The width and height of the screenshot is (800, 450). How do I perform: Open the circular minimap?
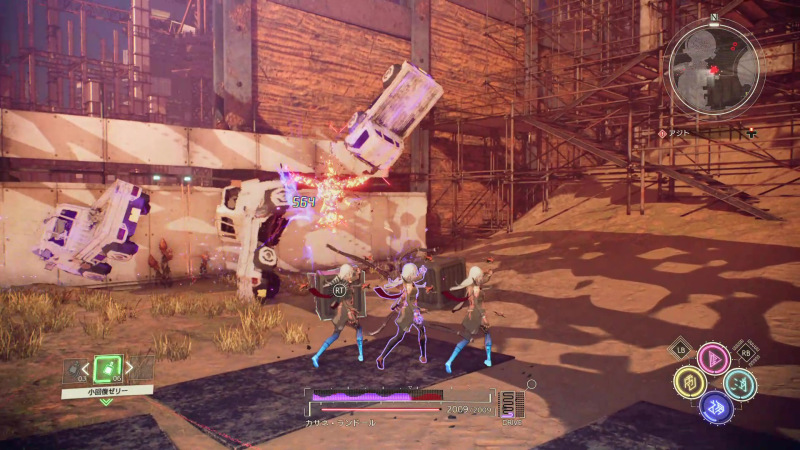[714, 67]
